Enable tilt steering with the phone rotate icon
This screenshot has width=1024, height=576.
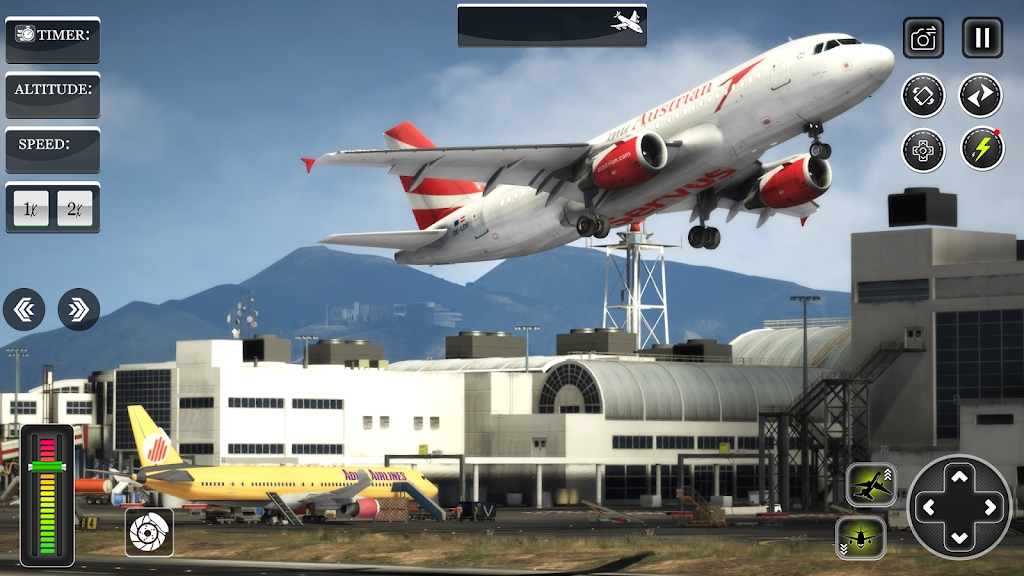923,96
